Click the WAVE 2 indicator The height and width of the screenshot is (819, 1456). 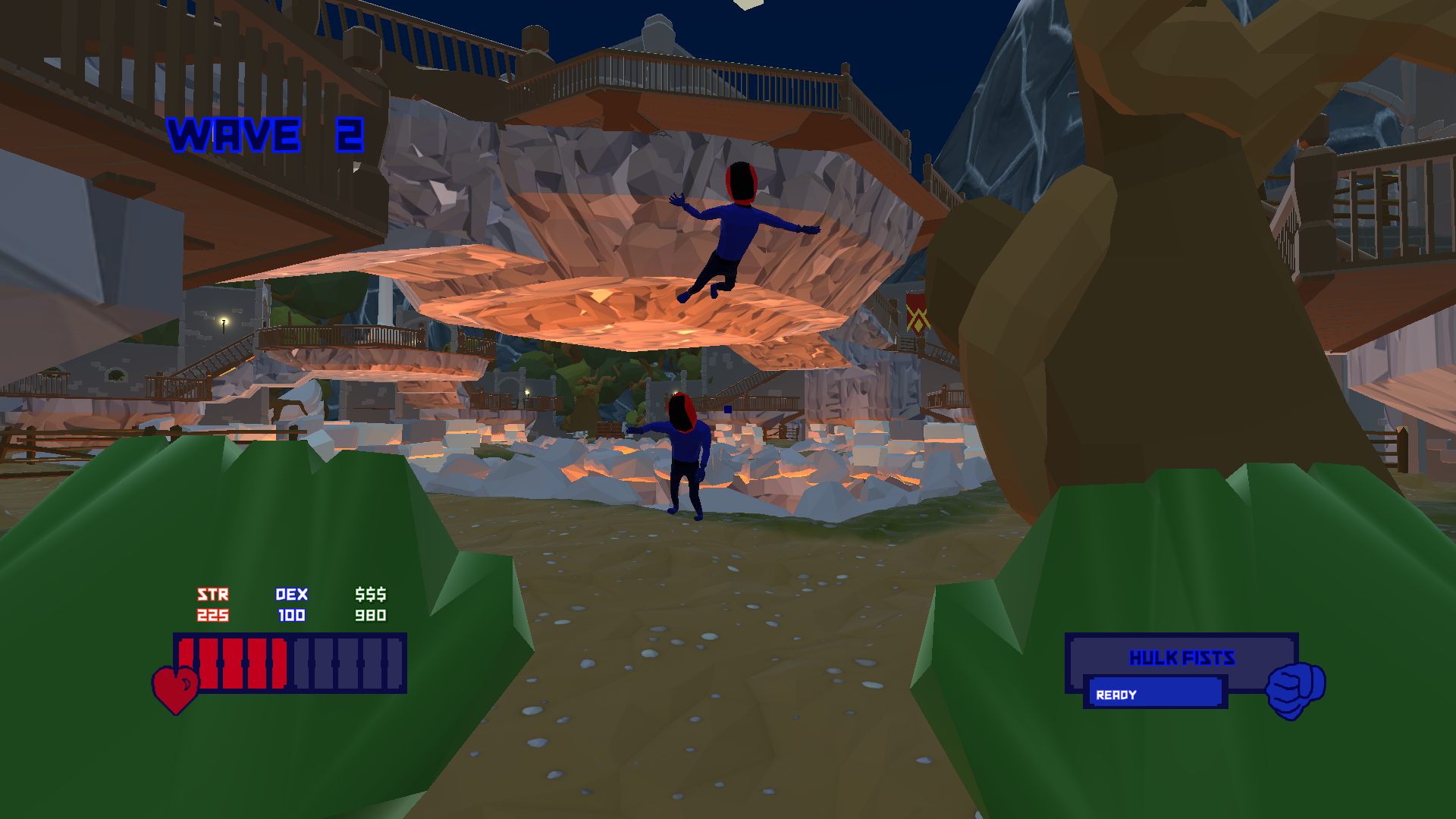click(267, 135)
